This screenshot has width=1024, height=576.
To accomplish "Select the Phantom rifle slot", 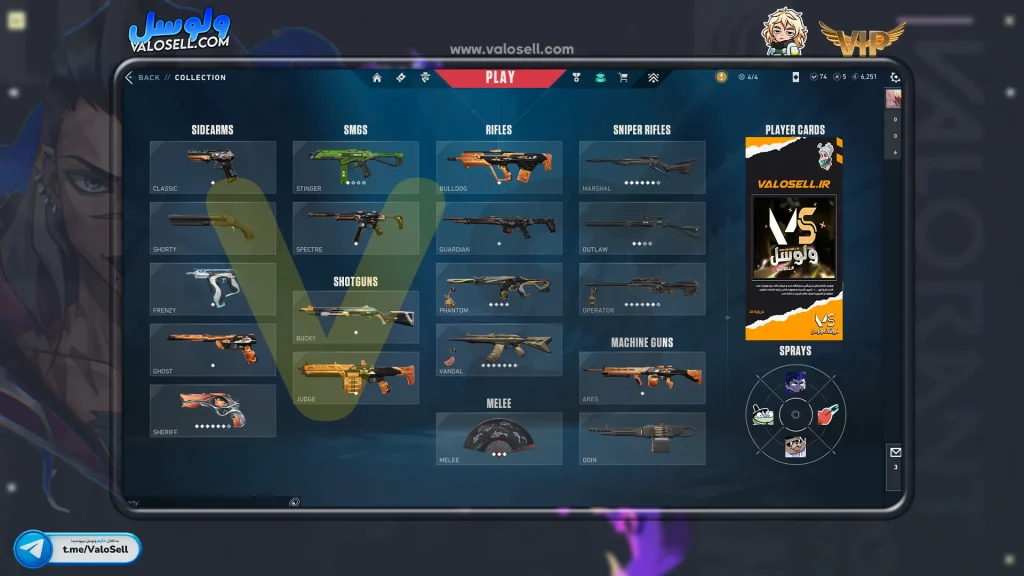I will 499,289.
